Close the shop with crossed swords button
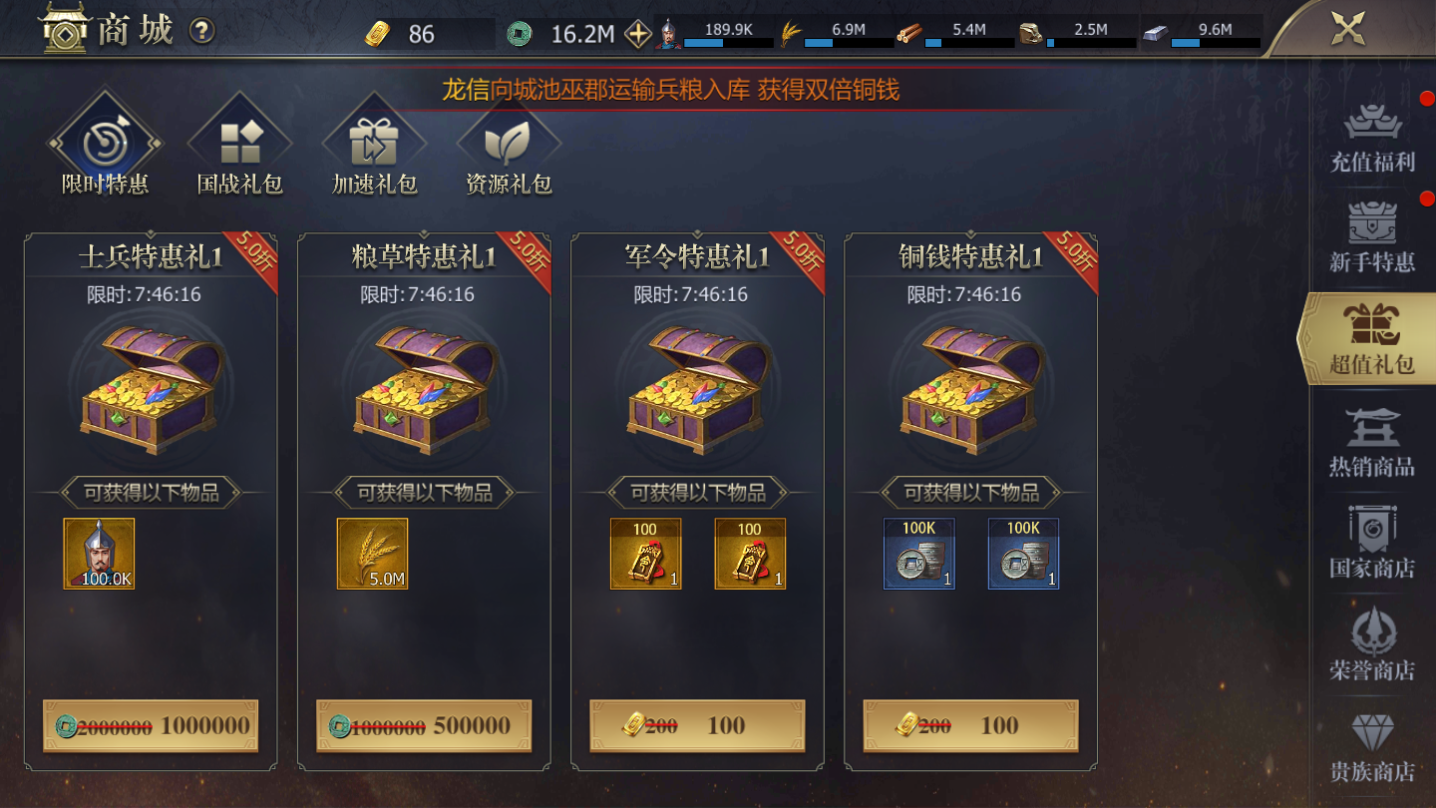Screen dimensions: 1436x808 1349,26
